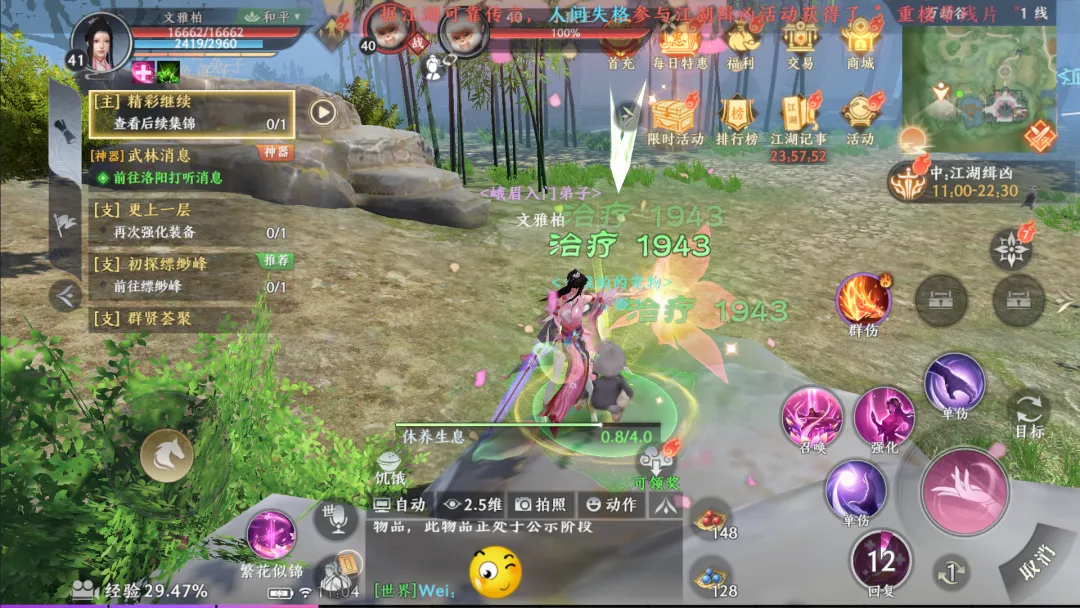Show the 排行榜 leaderboard
The width and height of the screenshot is (1080, 608).
737,120
